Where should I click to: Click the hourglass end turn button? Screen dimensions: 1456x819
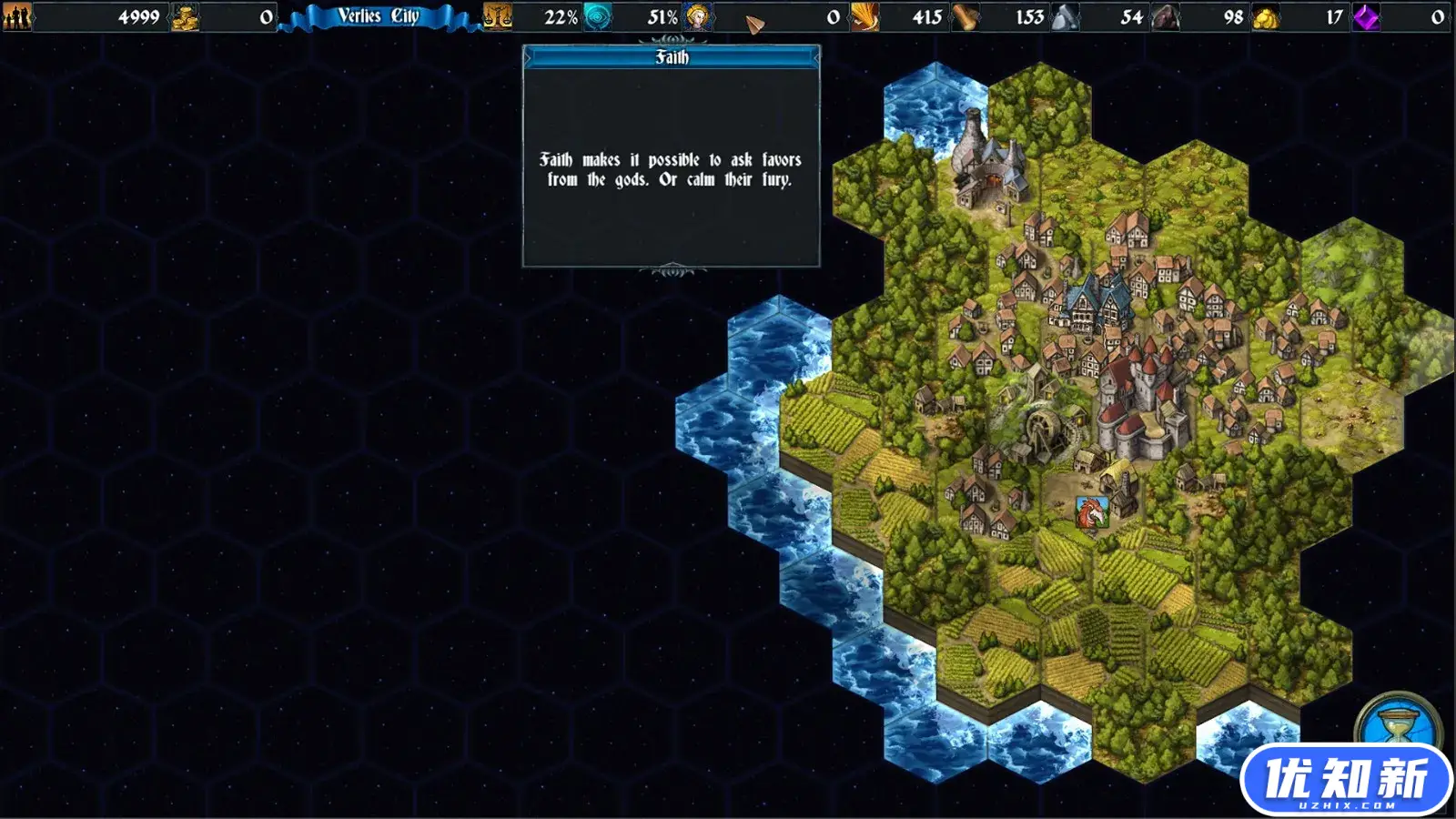[x=1399, y=723]
